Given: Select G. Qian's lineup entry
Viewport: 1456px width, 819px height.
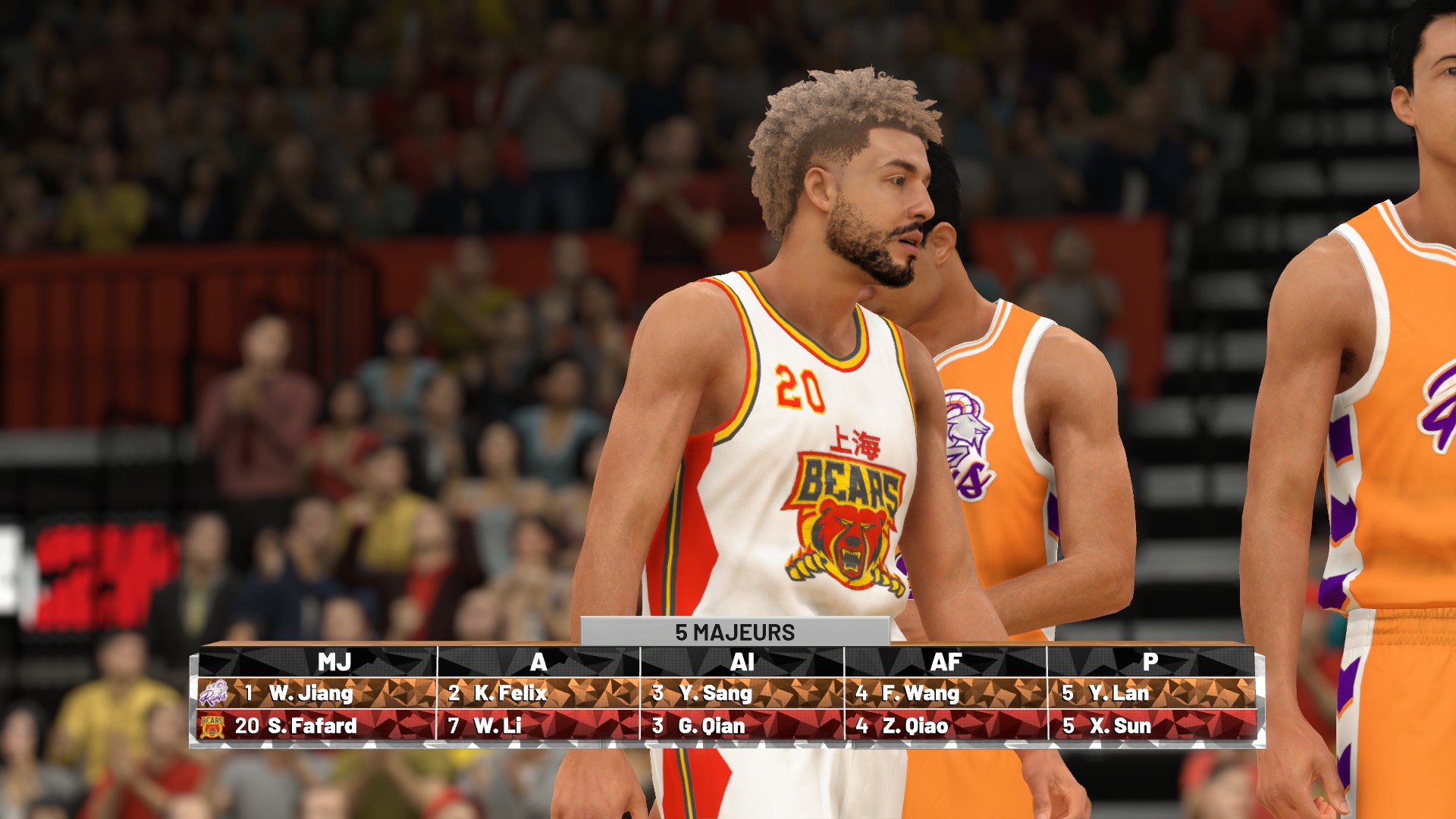Looking at the screenshot, I should coord(711,726).
